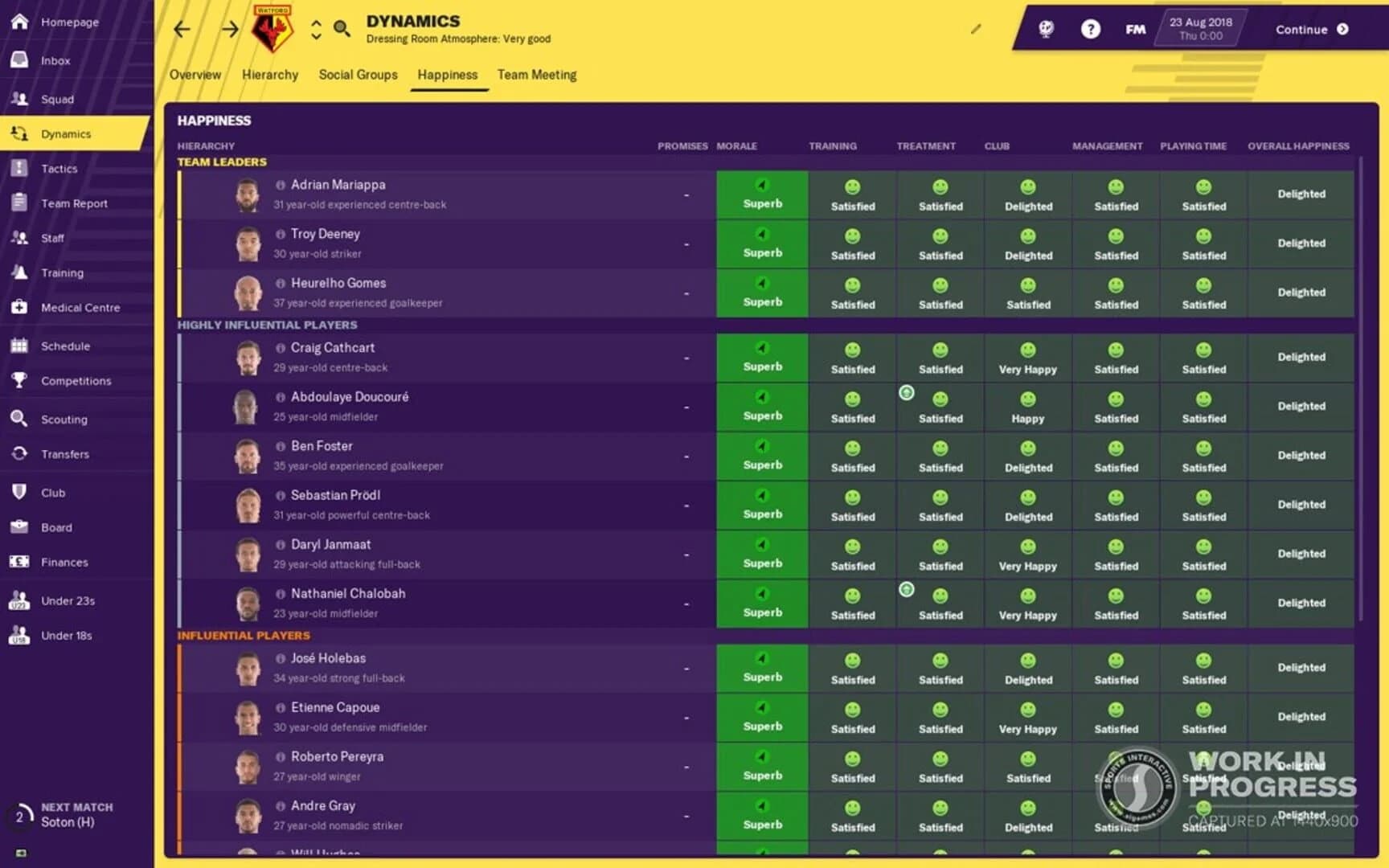Click the back navigation arrow
Image resolution: width=1389 pixels, height=868 pixels.
point(181,28)
